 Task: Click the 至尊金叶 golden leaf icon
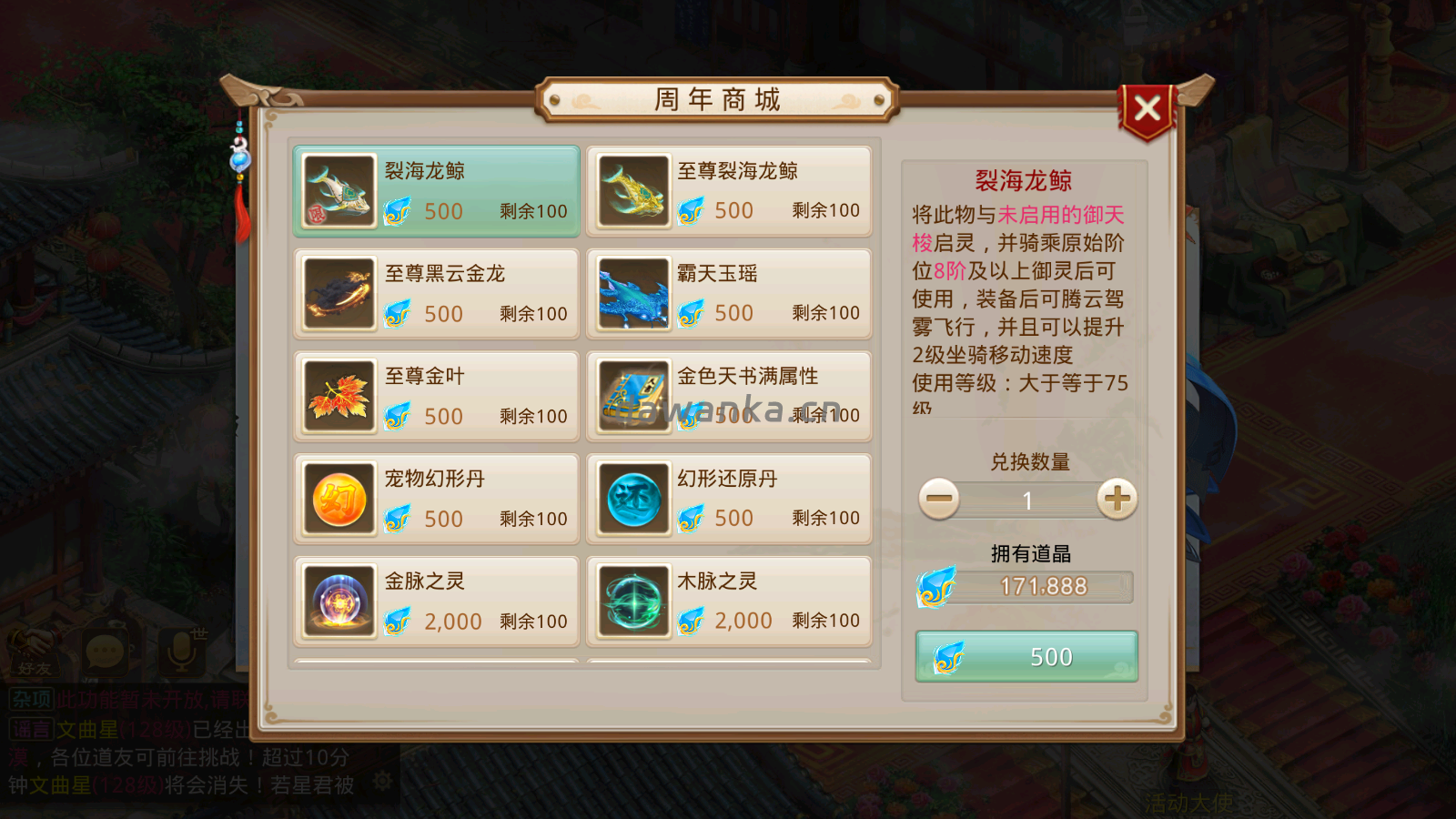point(339,397)
